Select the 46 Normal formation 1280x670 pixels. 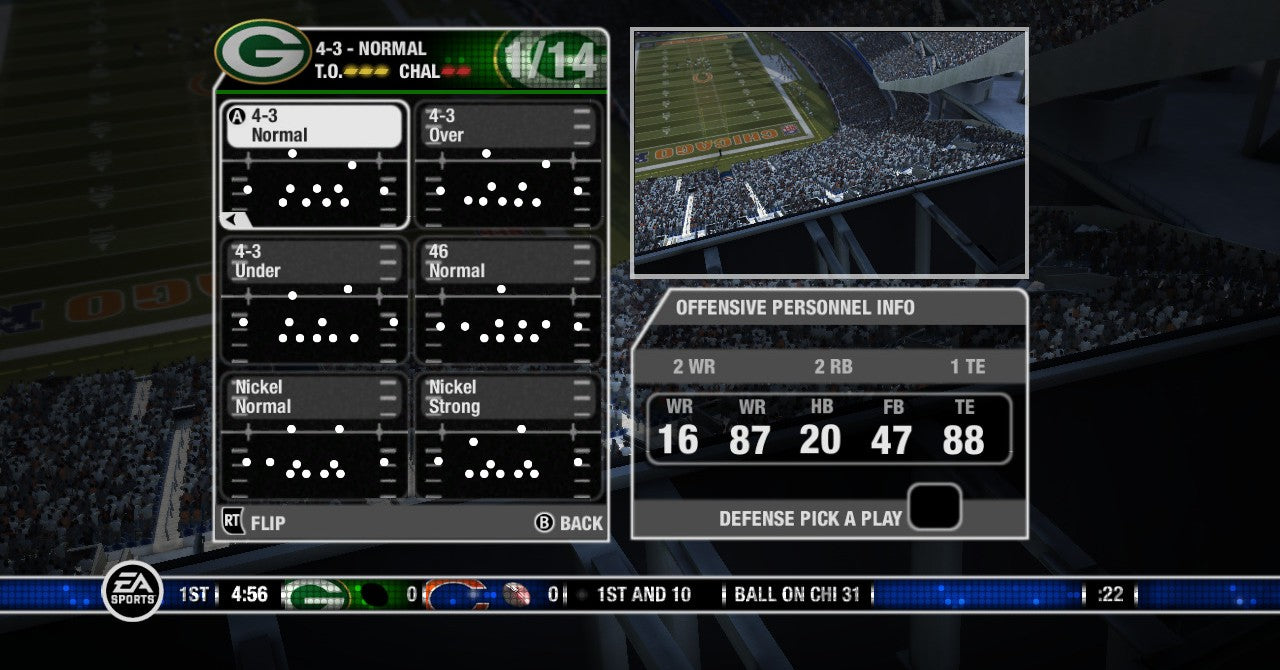(508, 300)
